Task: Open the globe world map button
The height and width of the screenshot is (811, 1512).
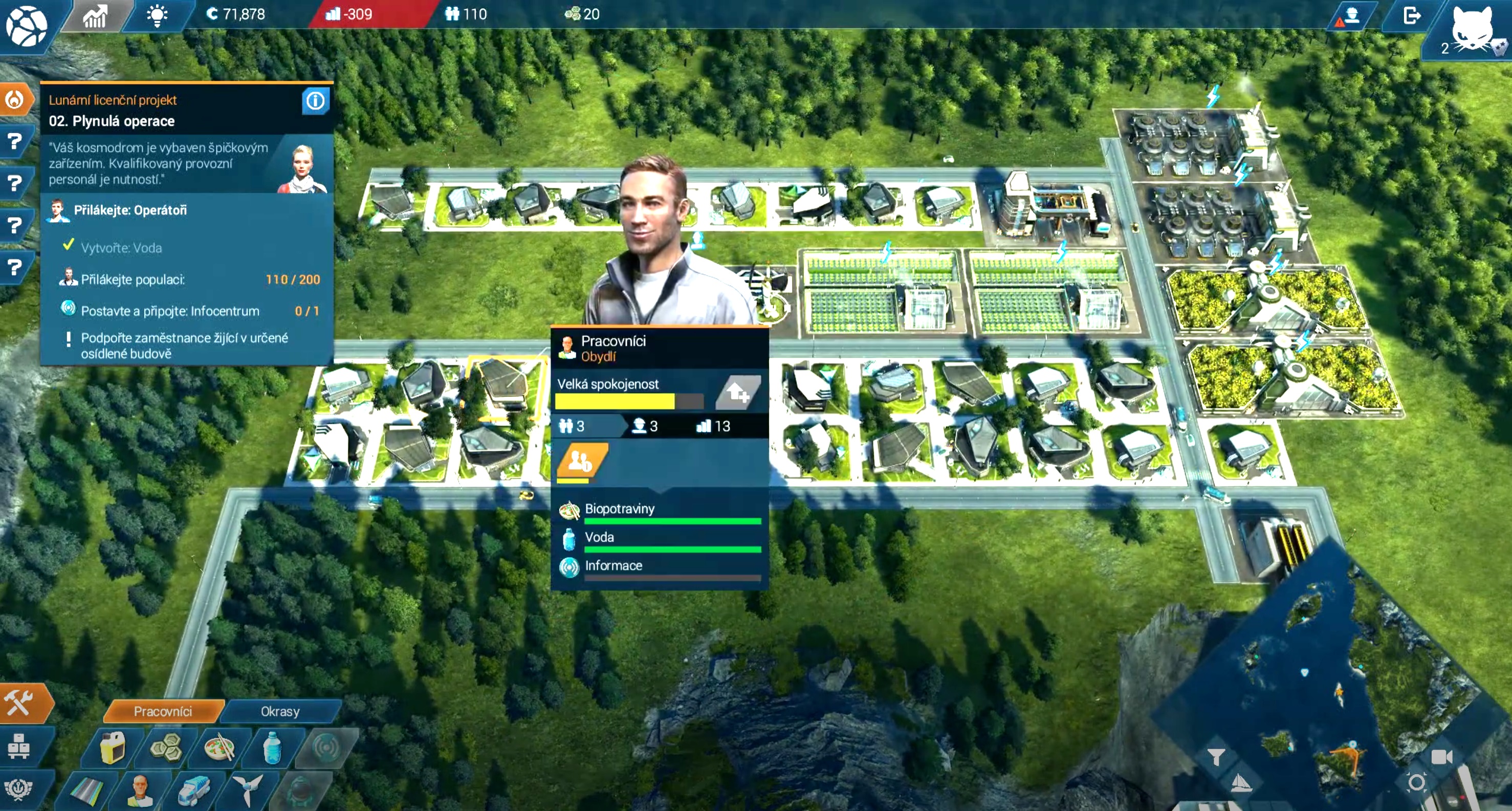Action: 26,26
